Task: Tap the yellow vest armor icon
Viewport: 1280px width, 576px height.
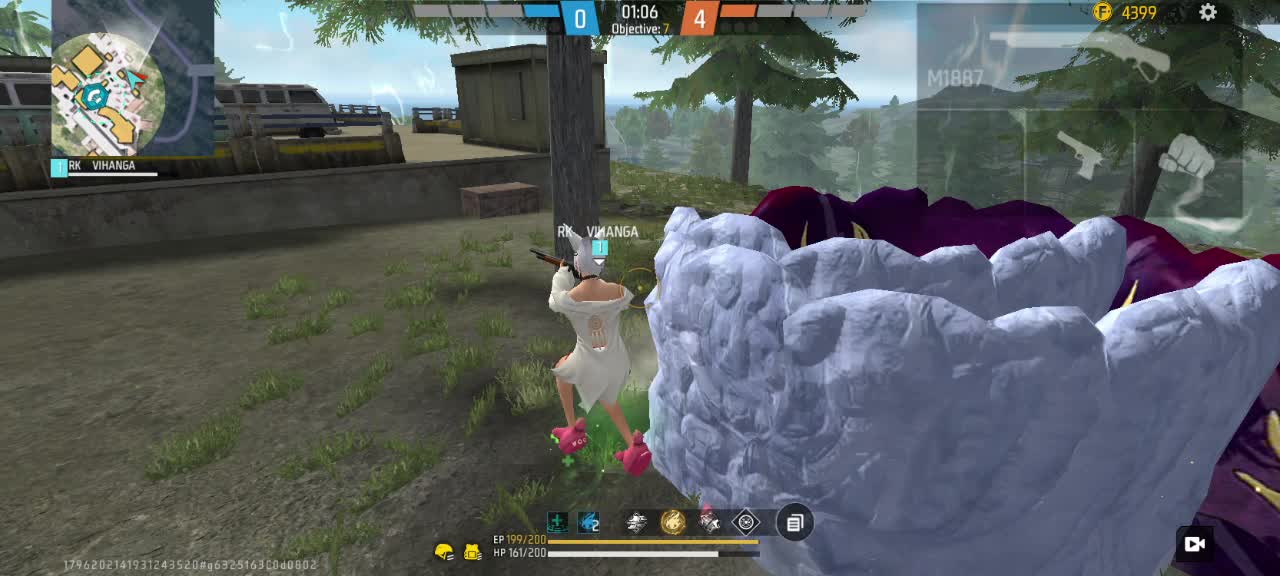Action: point(473,551)
